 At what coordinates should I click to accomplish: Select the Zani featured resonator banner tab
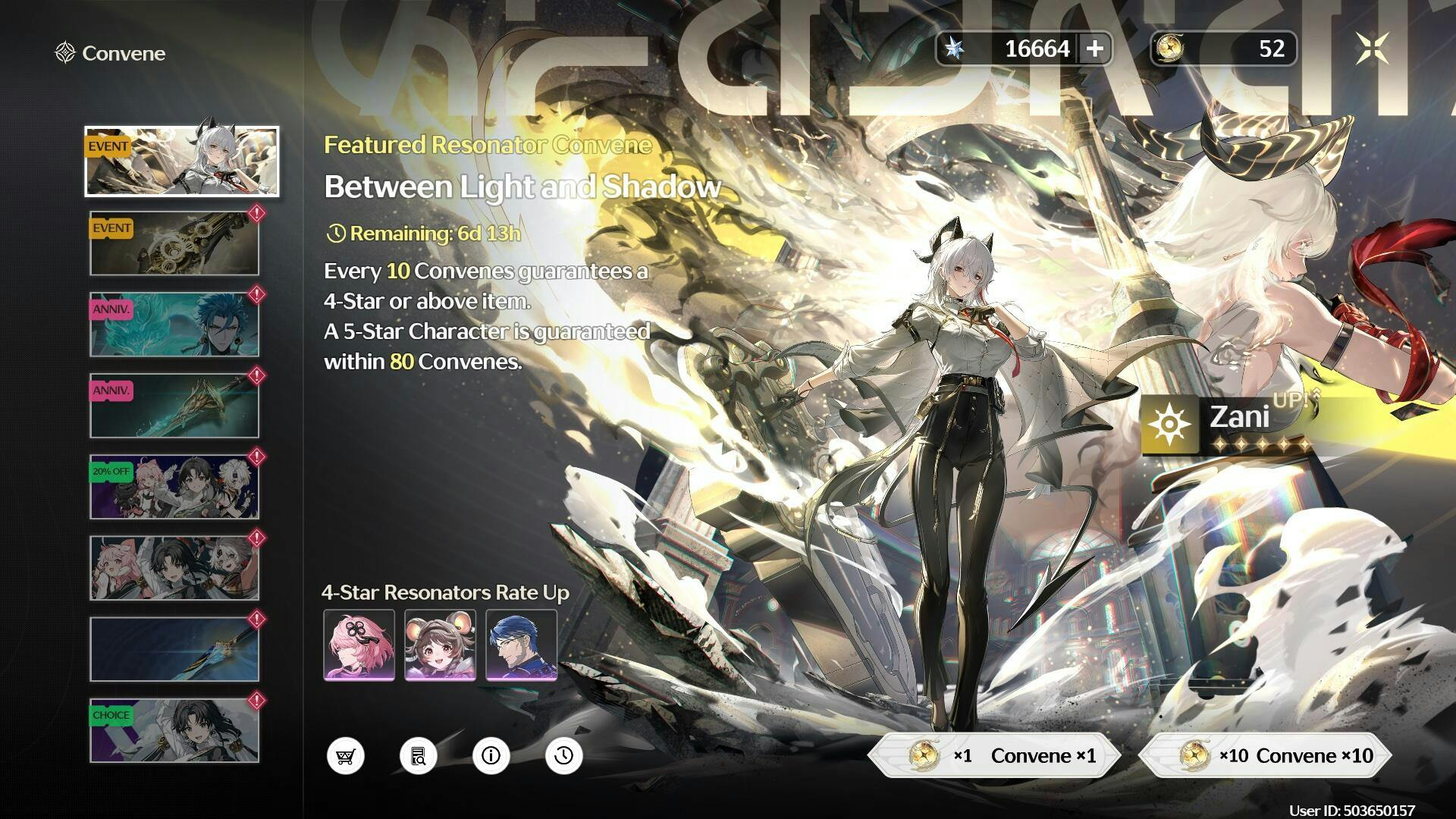pos(181,162)
